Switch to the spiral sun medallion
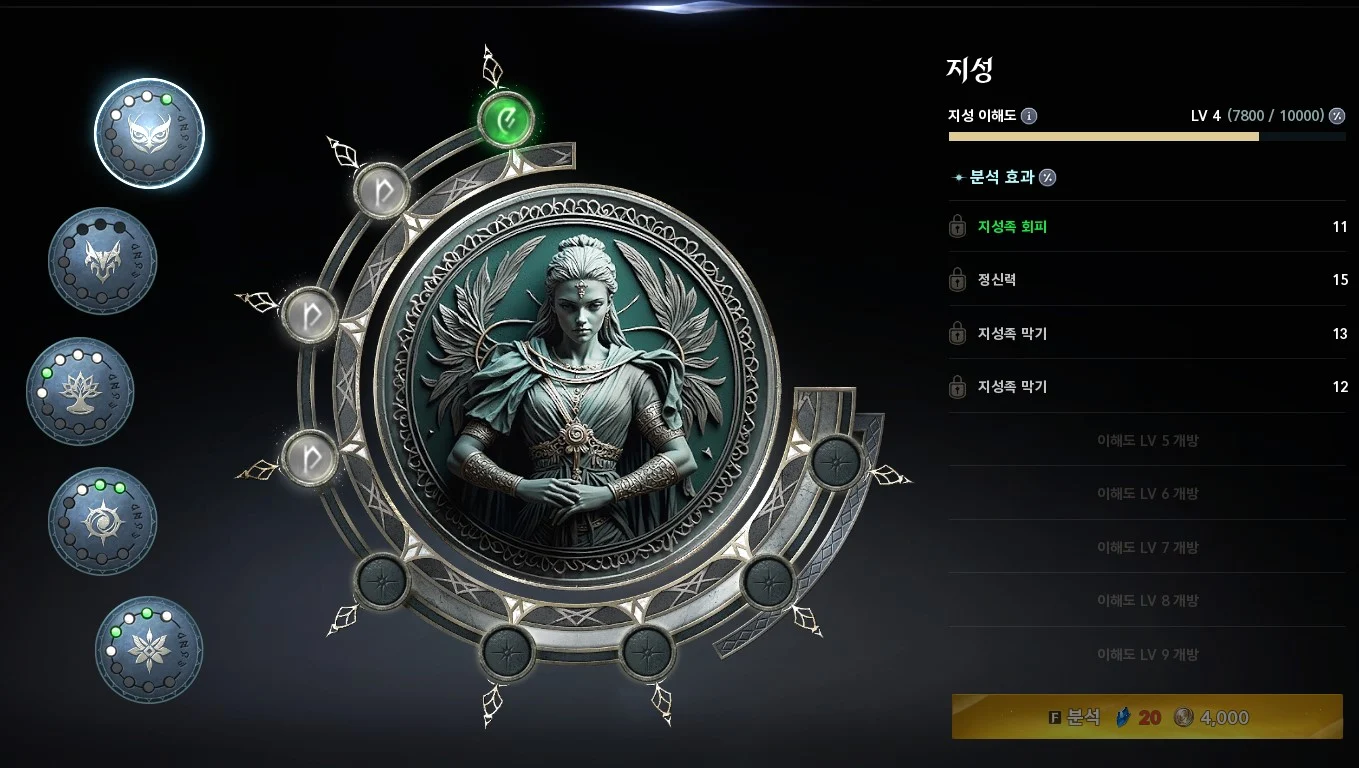The width and height of the screenshot is (1359, 768). 103,521
